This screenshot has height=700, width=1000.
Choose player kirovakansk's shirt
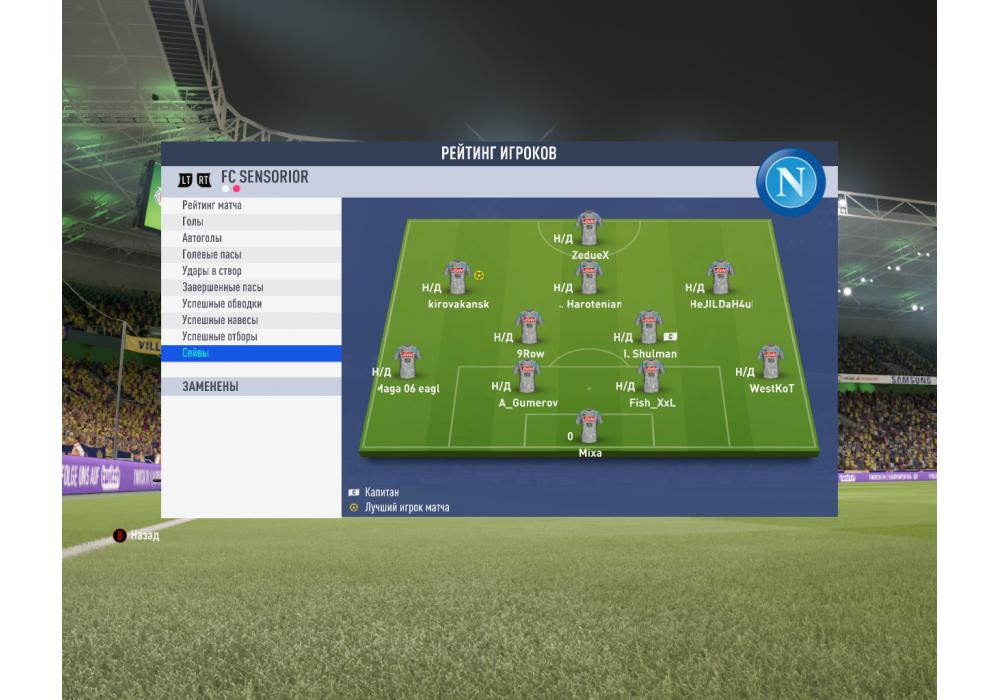(458, 277)
